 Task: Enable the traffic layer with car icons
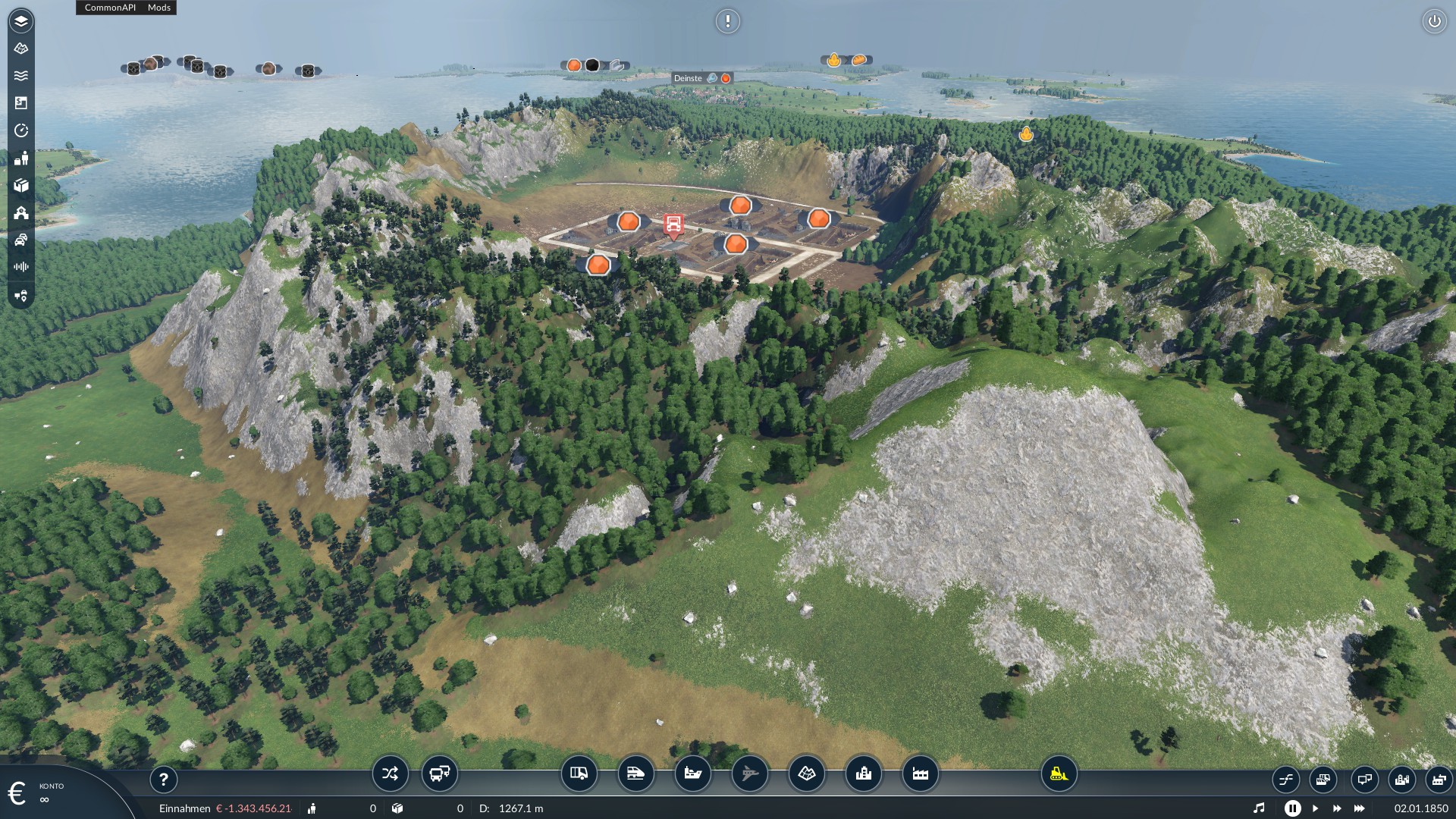21,240
